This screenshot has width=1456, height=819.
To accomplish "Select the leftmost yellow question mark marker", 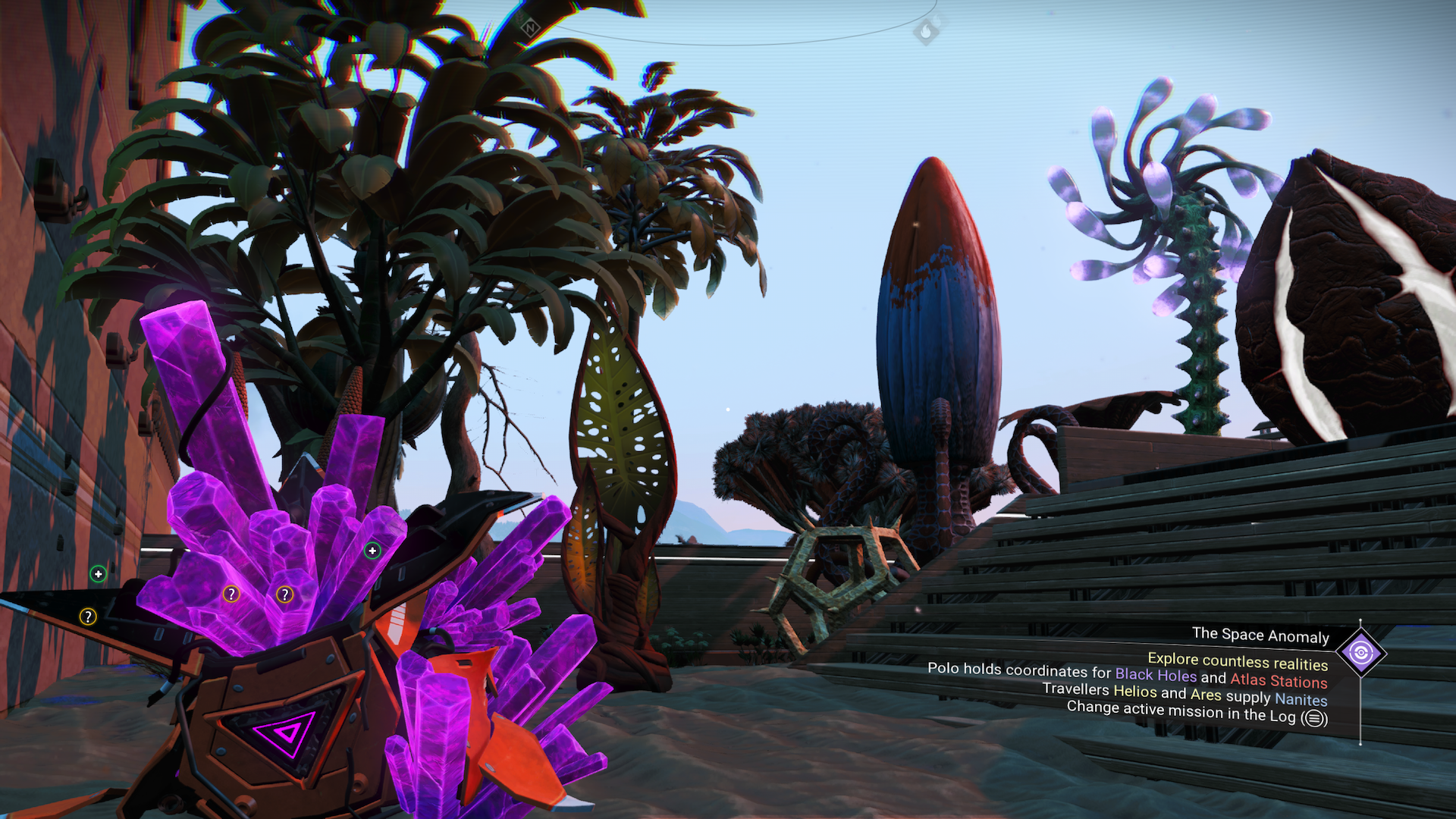I will coord(88,616).
